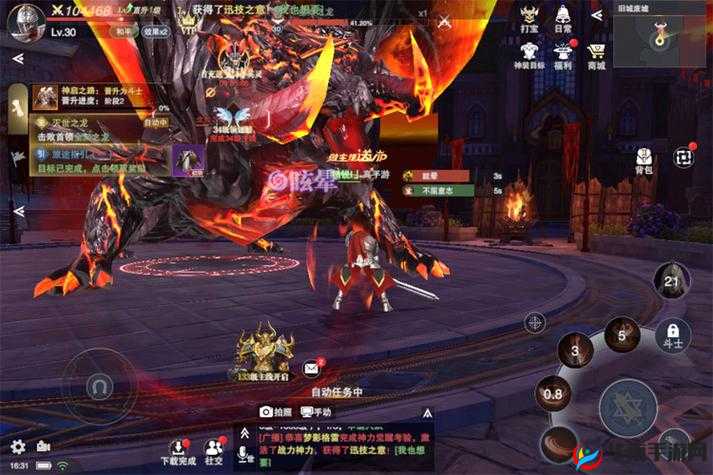The height and width of the screenshot is (475, 713).
Task: Open the 下载完成 download icon
Action: [x=179, y=449]
